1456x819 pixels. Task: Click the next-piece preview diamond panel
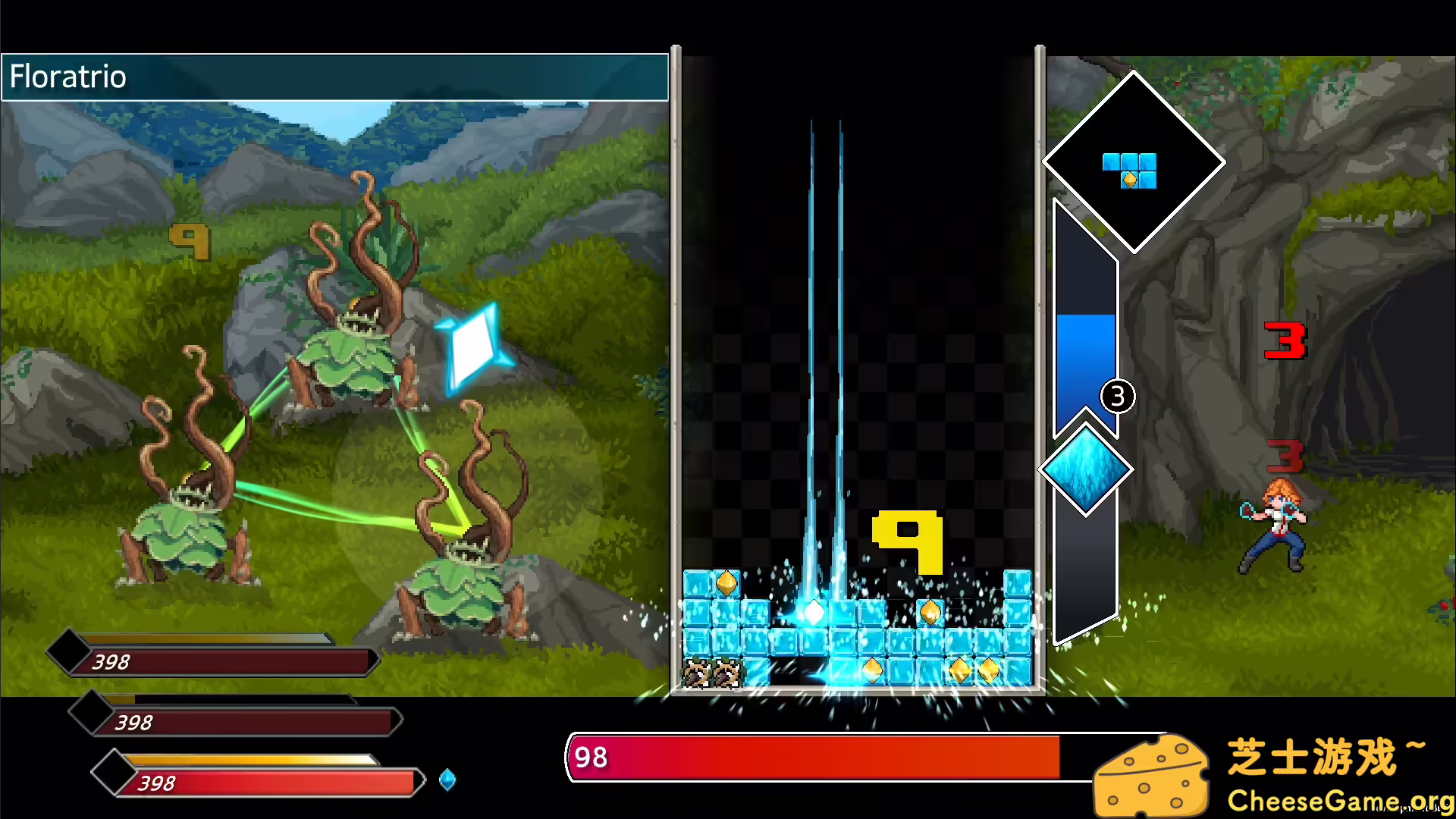(1132, 162)
